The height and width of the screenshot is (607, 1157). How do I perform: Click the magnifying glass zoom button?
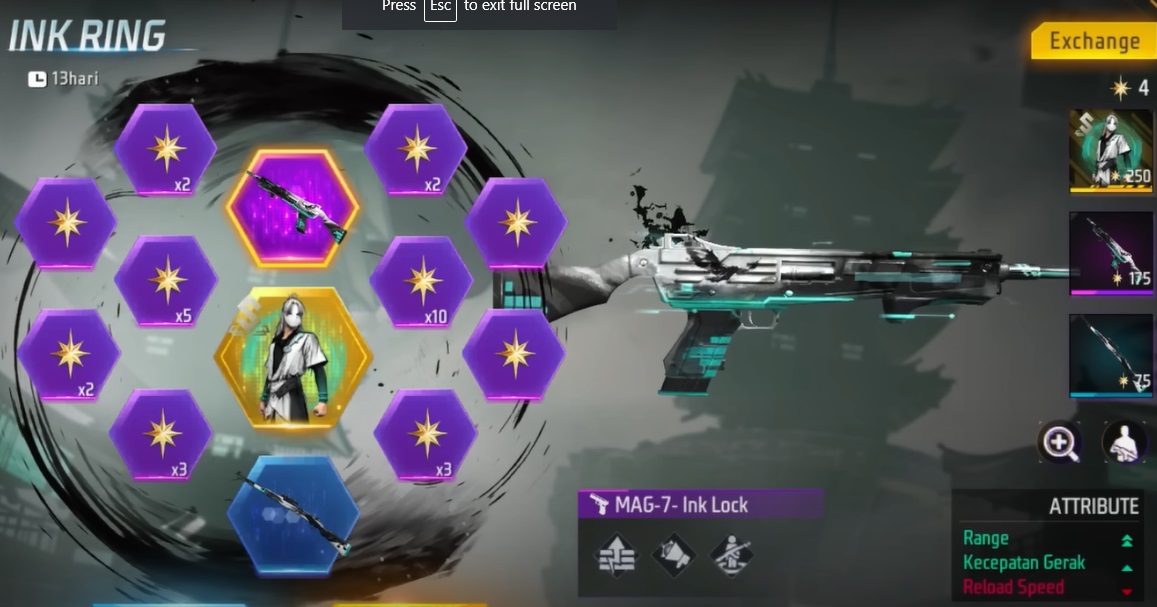click(1059, 441)
